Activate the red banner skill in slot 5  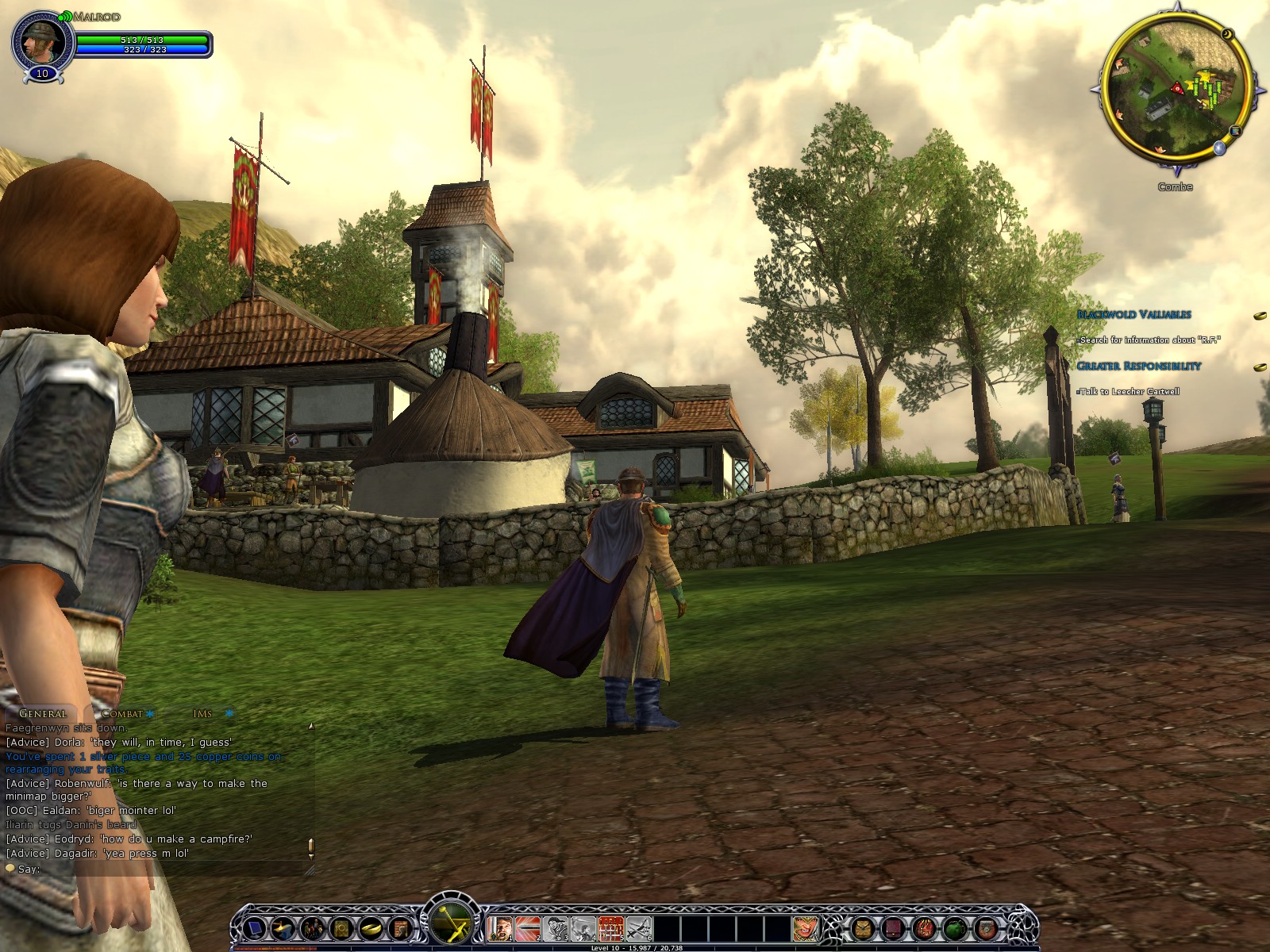click(610, 927)
